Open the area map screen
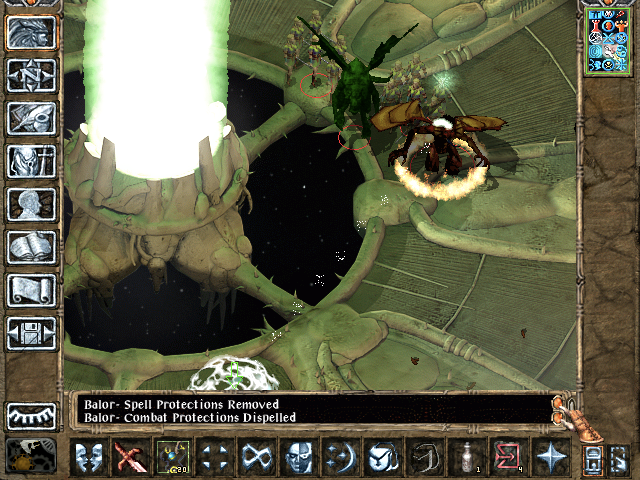 pyautogui.click(x=31, y=75)
